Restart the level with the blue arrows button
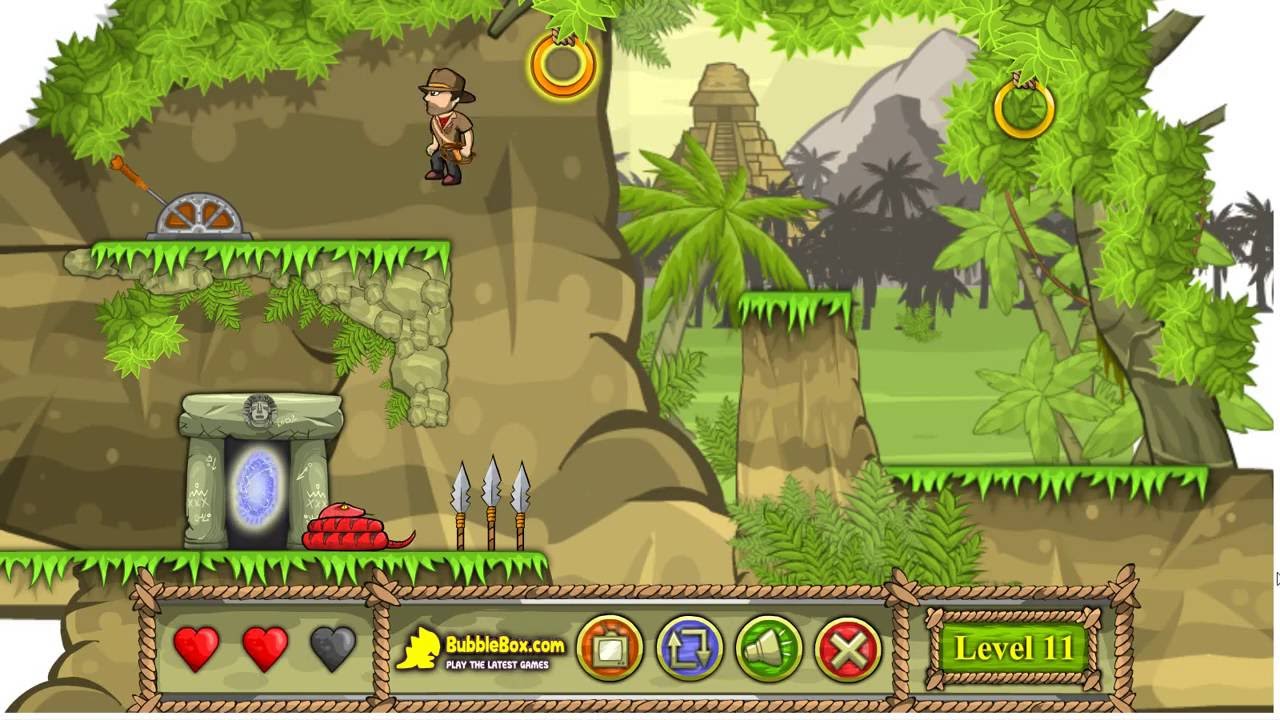1280x720 pixels. [x=689, y=649]
